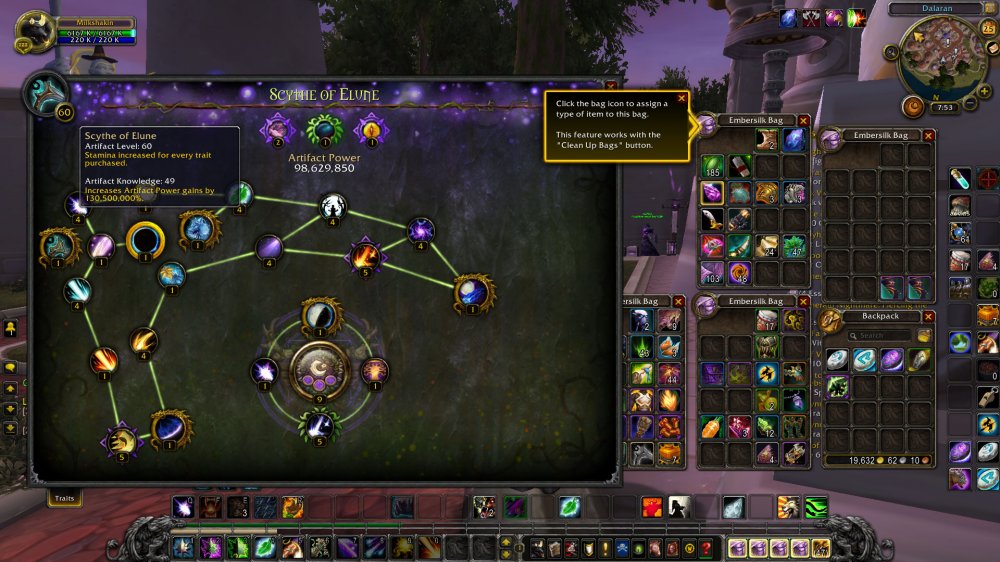Select the green stack of 185 items
This screenshot has width=1000, height=562.
coord(712,165)
